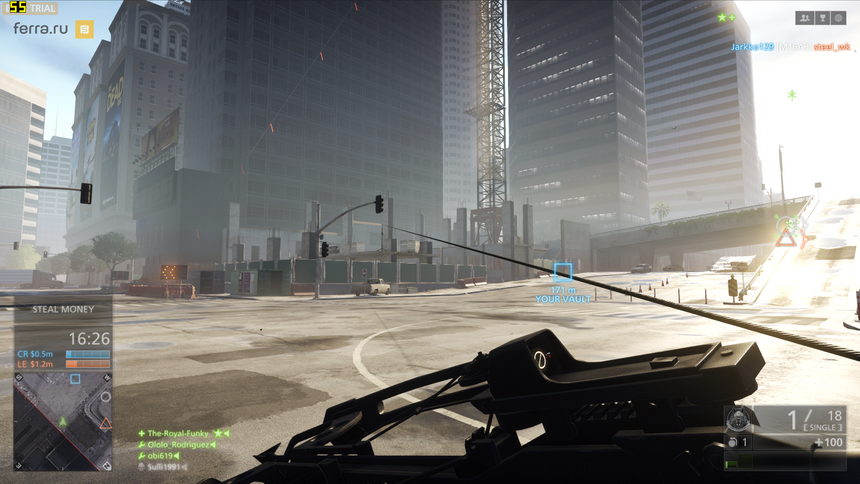The image size is (860, 484).
Task: Click the Steal Money objective header
Action: click(62, 309)
